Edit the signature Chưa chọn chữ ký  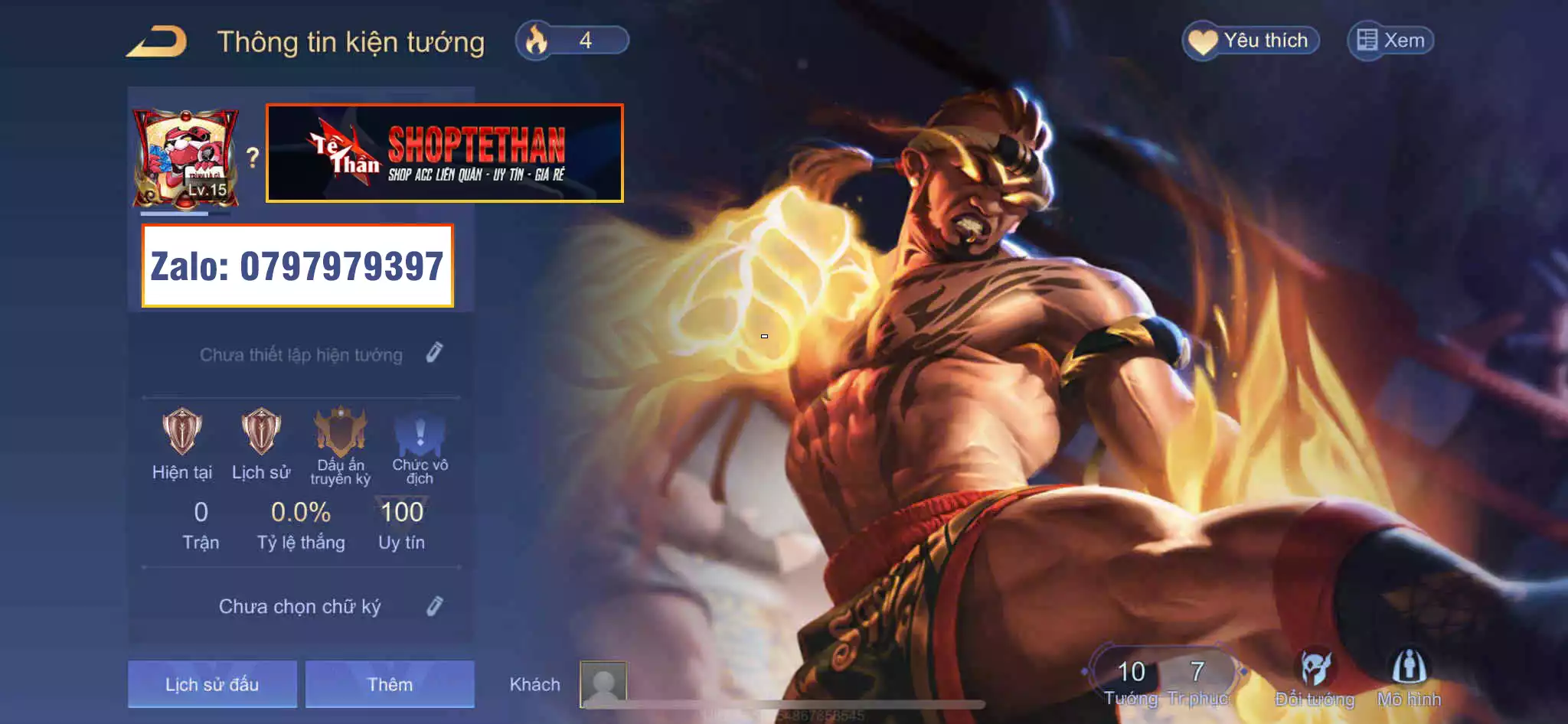point(434,606)
